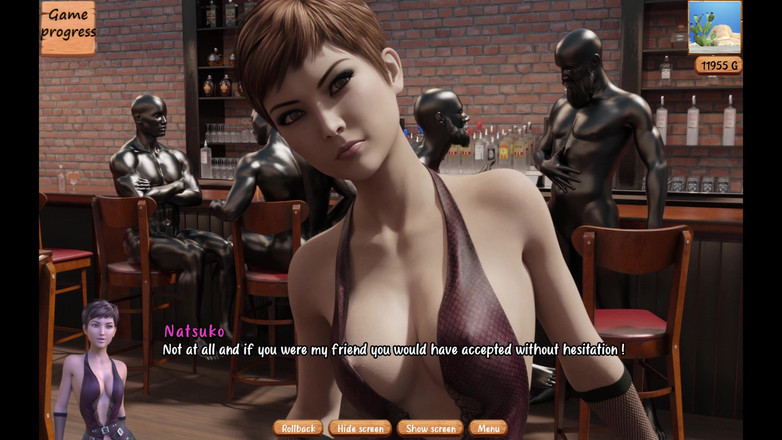Viewport: 782px width, 440px height.
Task: Open the Game progress panel
Action: coord(68,27)
